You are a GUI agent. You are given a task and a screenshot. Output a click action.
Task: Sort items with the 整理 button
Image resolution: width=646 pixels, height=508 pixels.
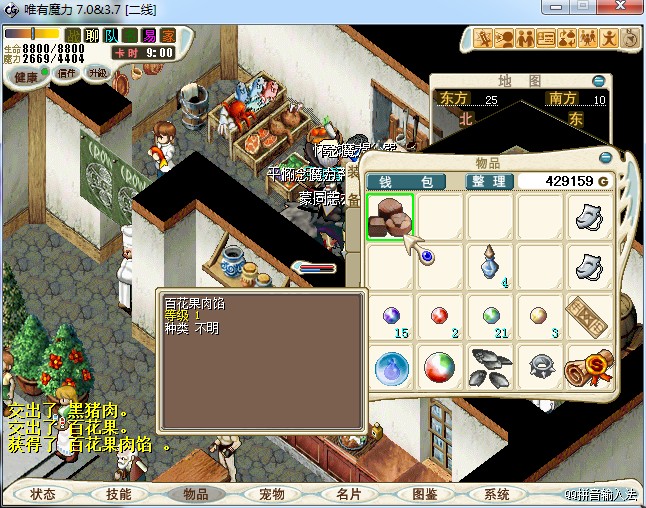[x=490, y=181]
